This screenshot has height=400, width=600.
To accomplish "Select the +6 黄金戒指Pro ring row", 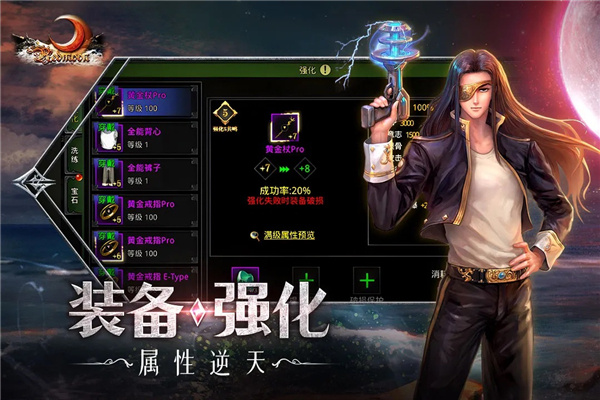I will [x=141, y=244].
